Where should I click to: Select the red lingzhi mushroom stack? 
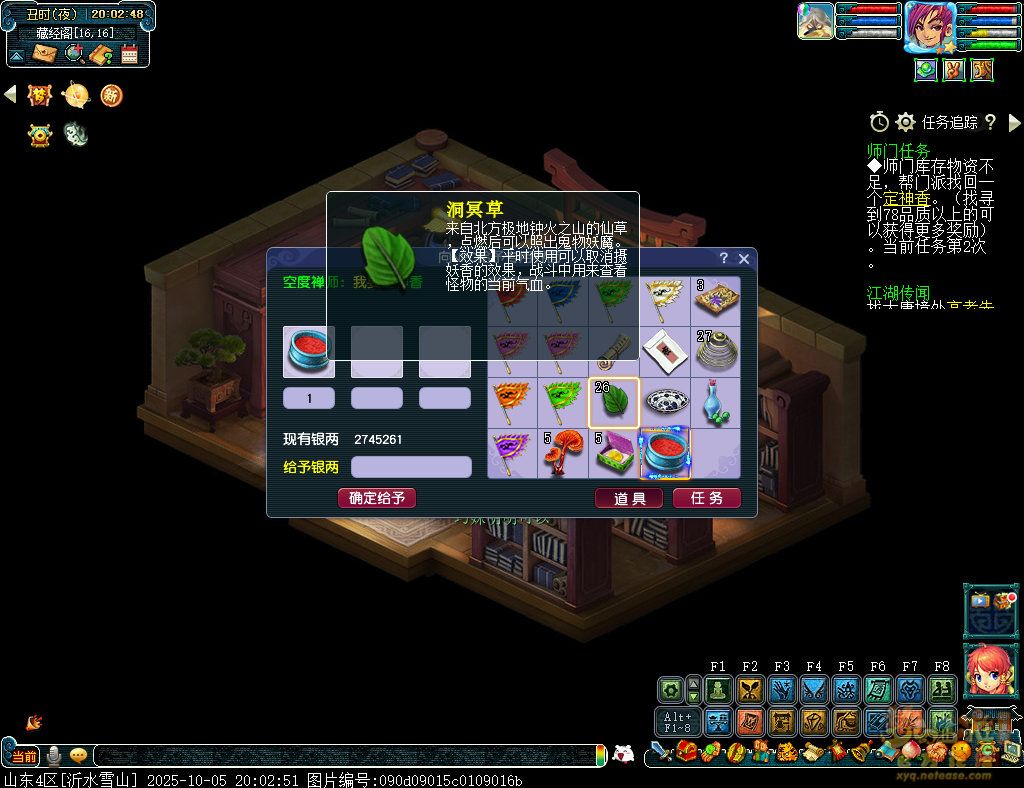[563, 454]
